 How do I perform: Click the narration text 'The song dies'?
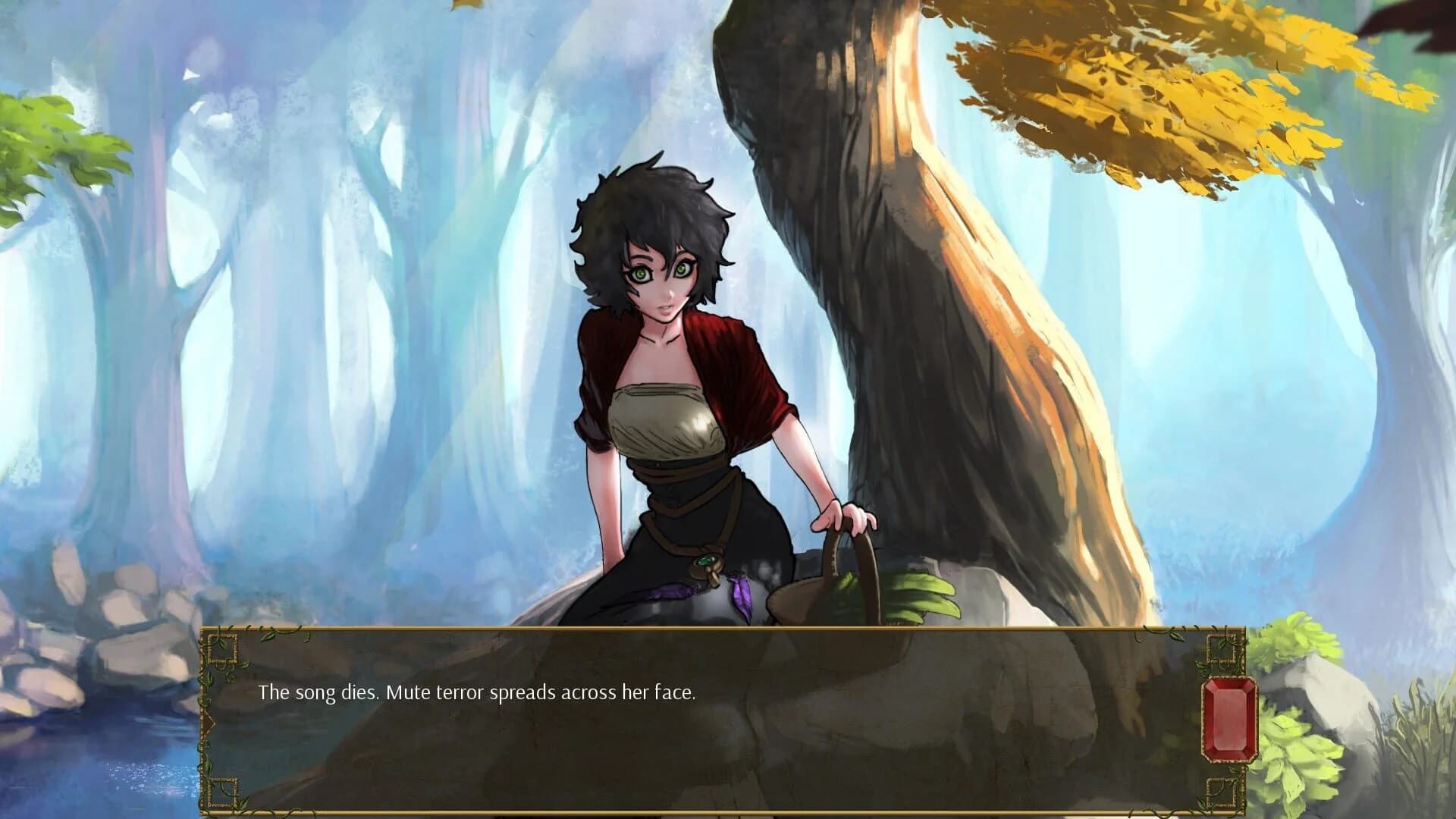click(x=318, y=692)
